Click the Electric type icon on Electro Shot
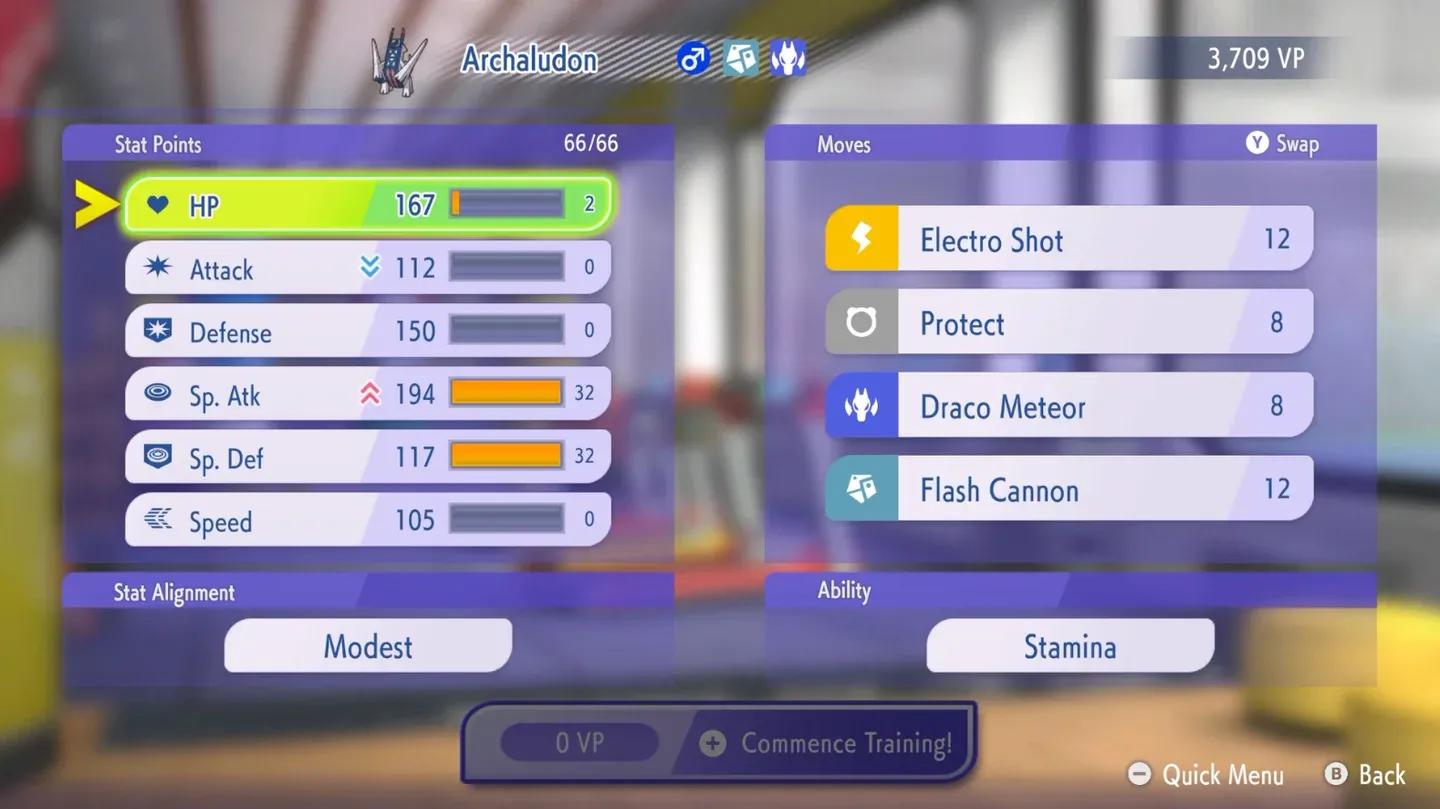 (864, 238)
